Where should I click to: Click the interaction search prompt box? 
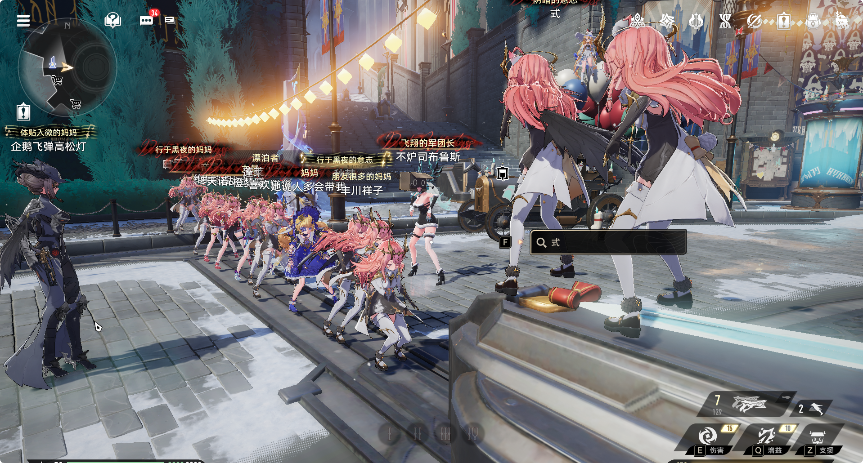coord(608,241)
